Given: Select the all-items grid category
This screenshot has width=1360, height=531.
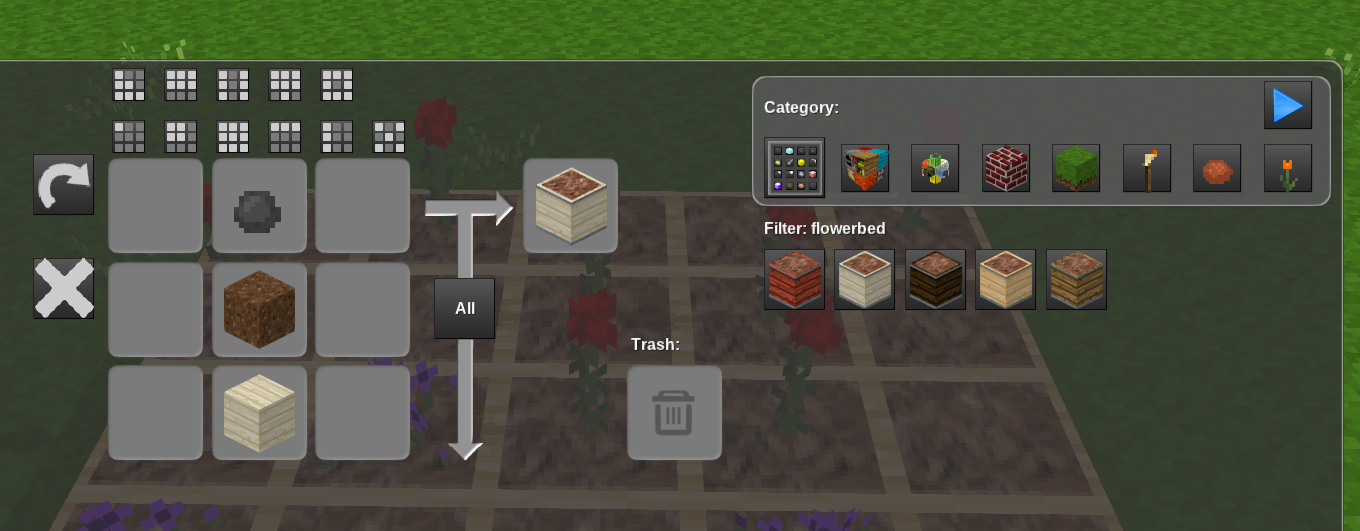Looking at the screenshot, I should tap(794, 168).
